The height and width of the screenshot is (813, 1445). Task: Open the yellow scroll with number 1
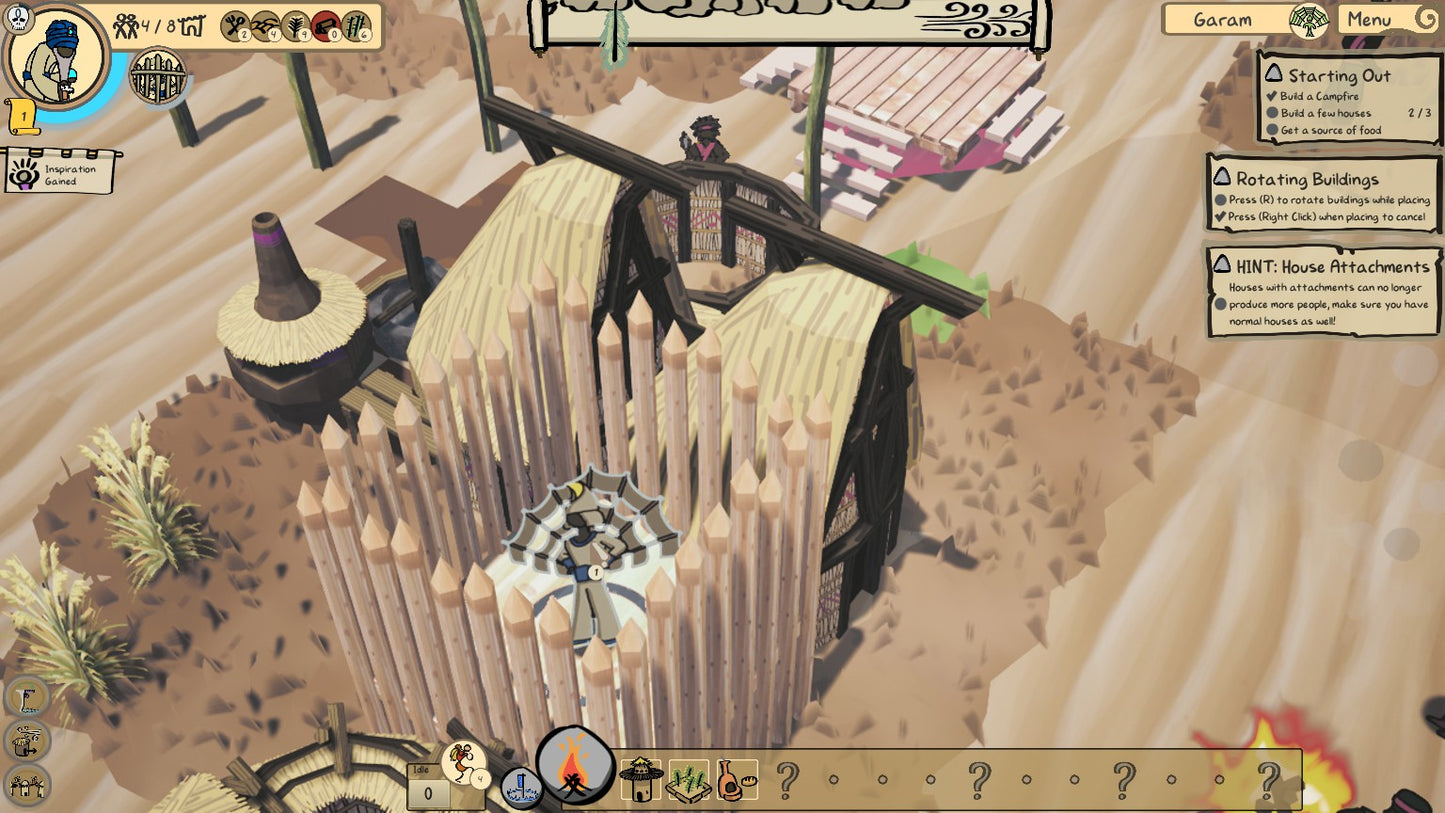pos(23,117)
